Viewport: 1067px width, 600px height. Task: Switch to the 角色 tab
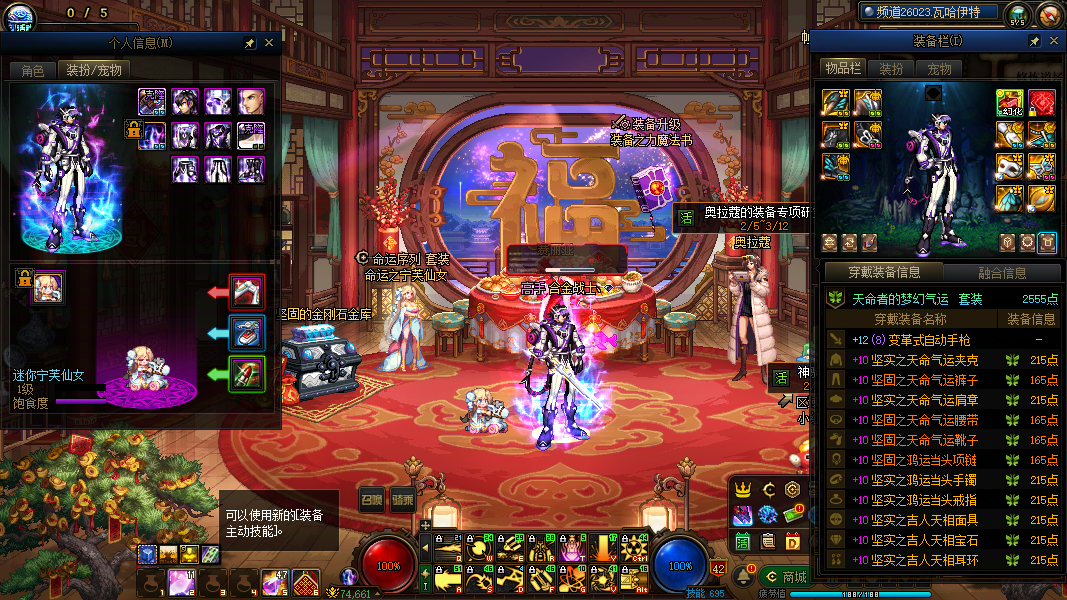(x=32, y=70)
